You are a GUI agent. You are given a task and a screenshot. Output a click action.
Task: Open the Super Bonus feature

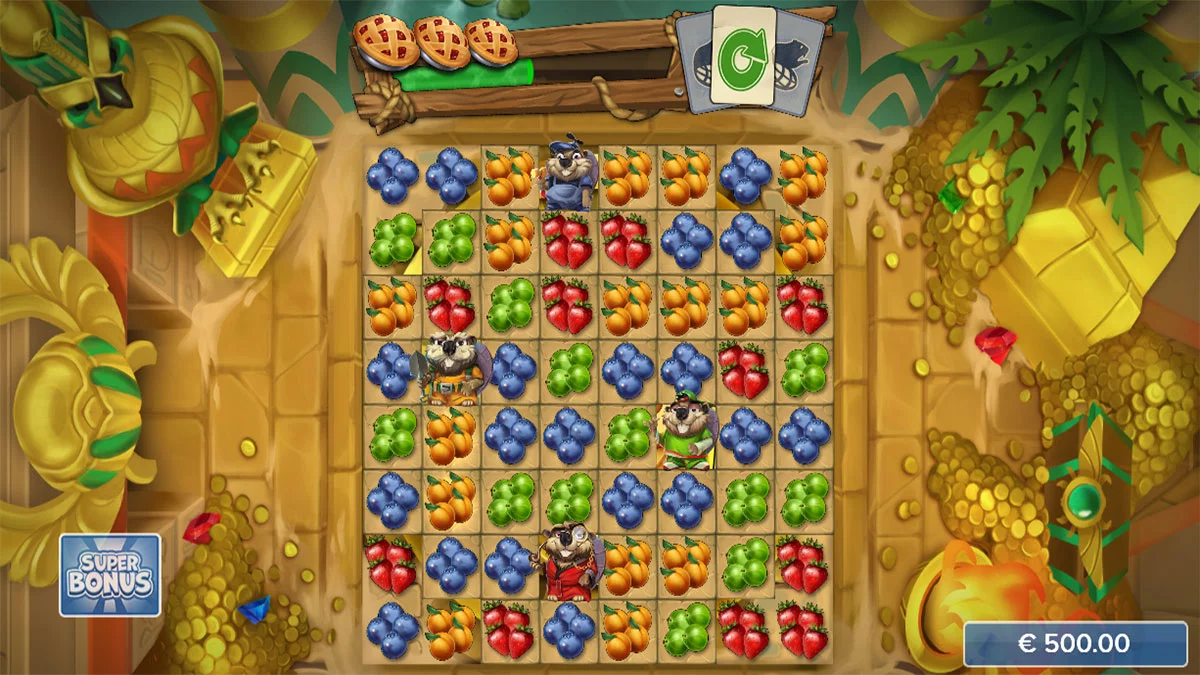(110, 575)
